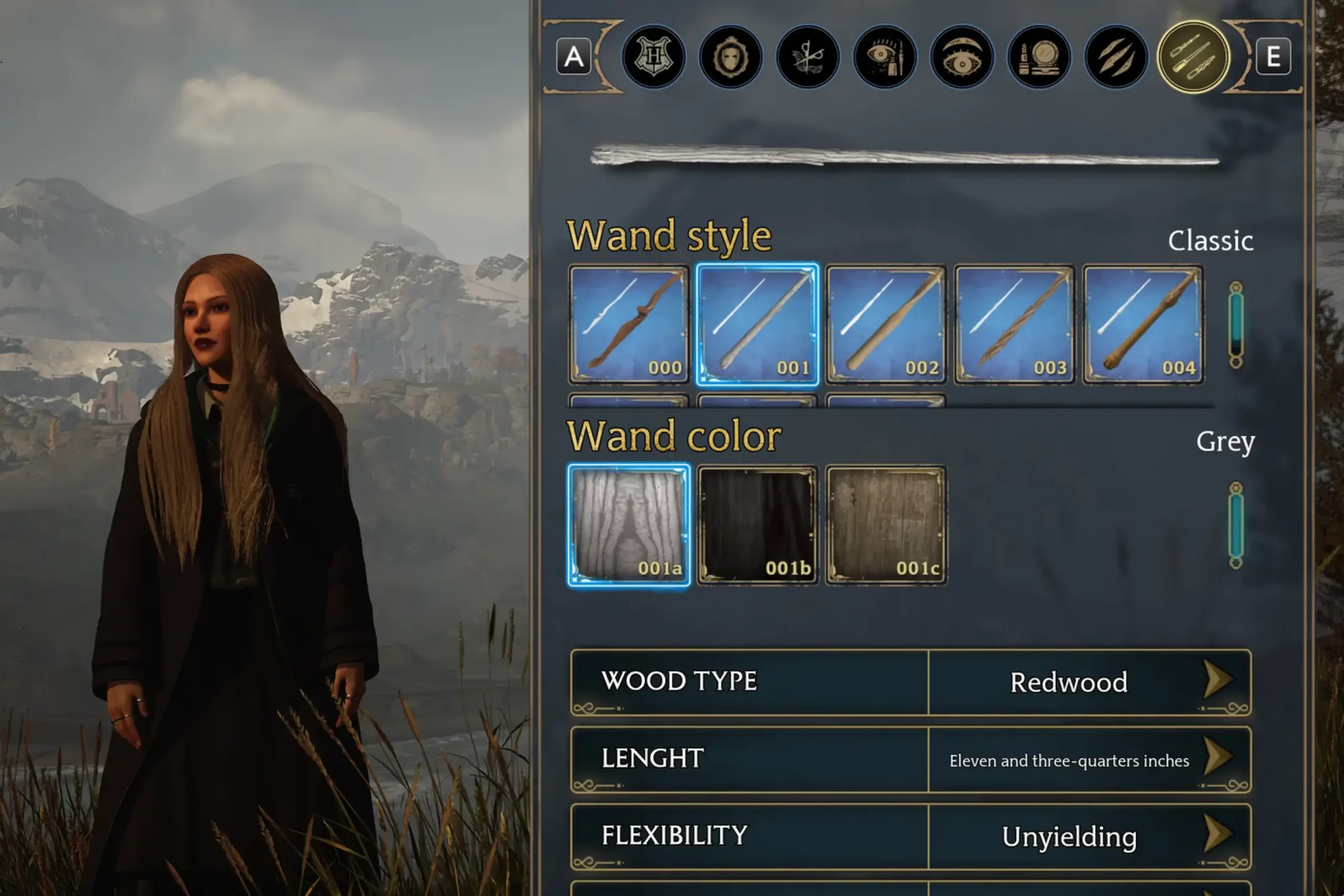Pick wand style 002

pos(886,324)
